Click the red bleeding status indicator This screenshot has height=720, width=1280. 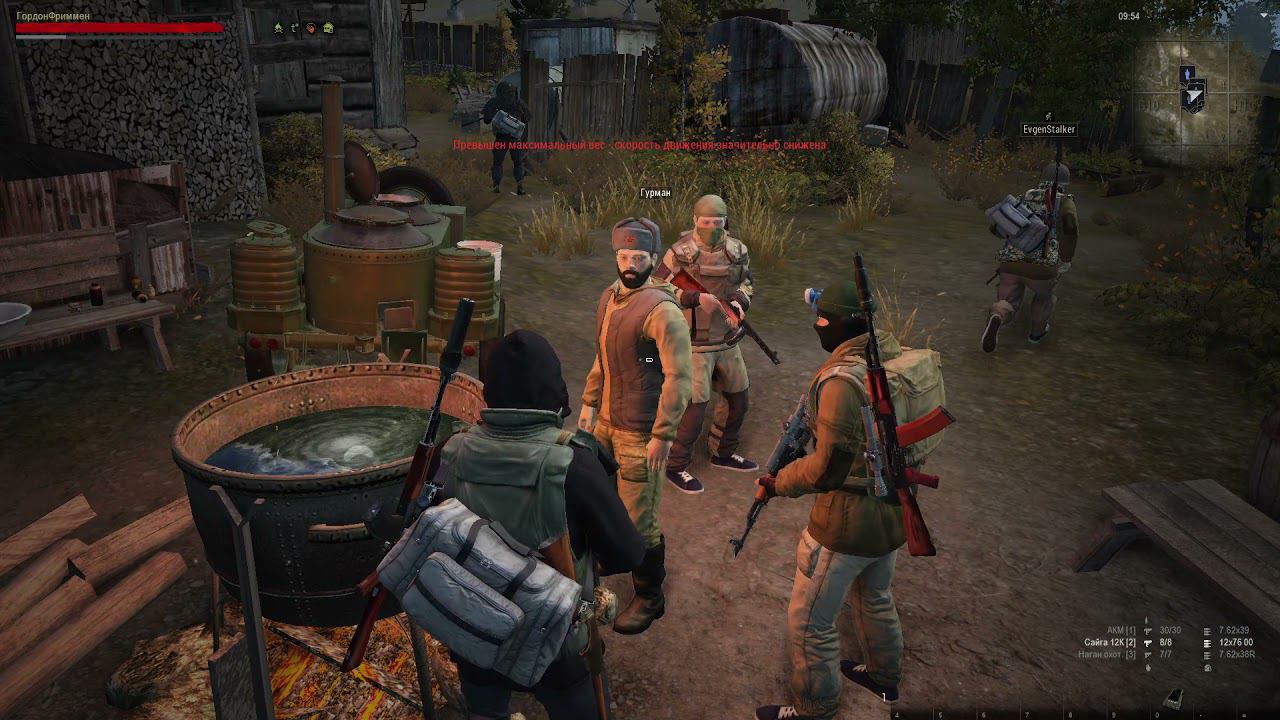[311, 27]
